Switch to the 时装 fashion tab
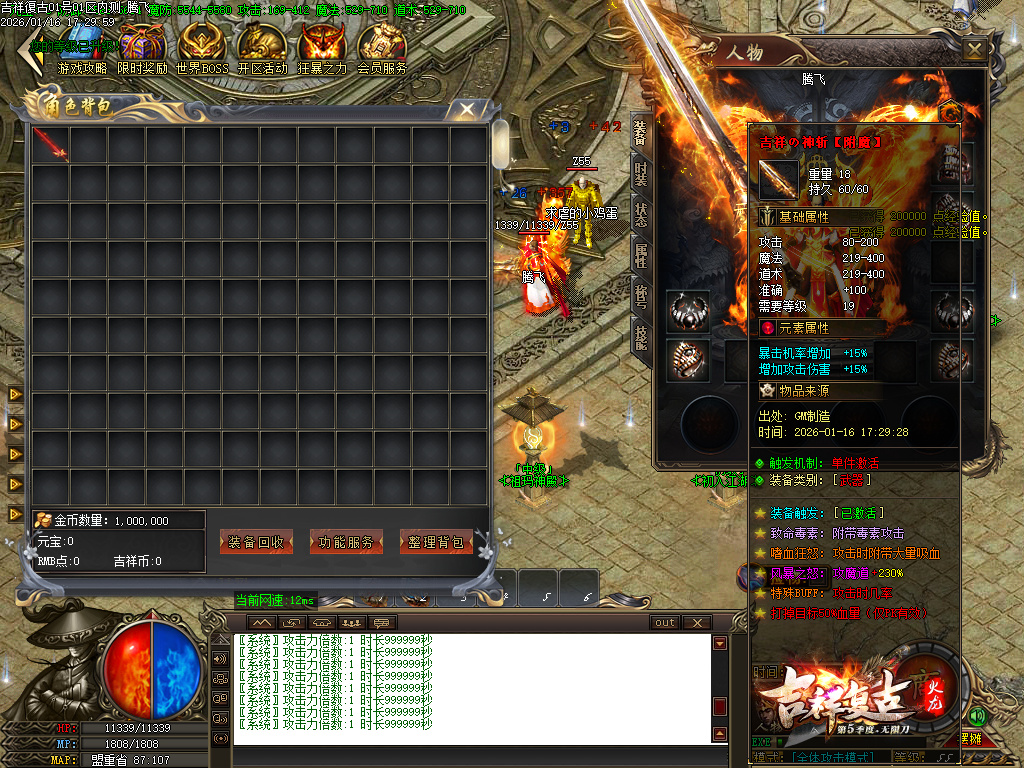 click(640, 177)
